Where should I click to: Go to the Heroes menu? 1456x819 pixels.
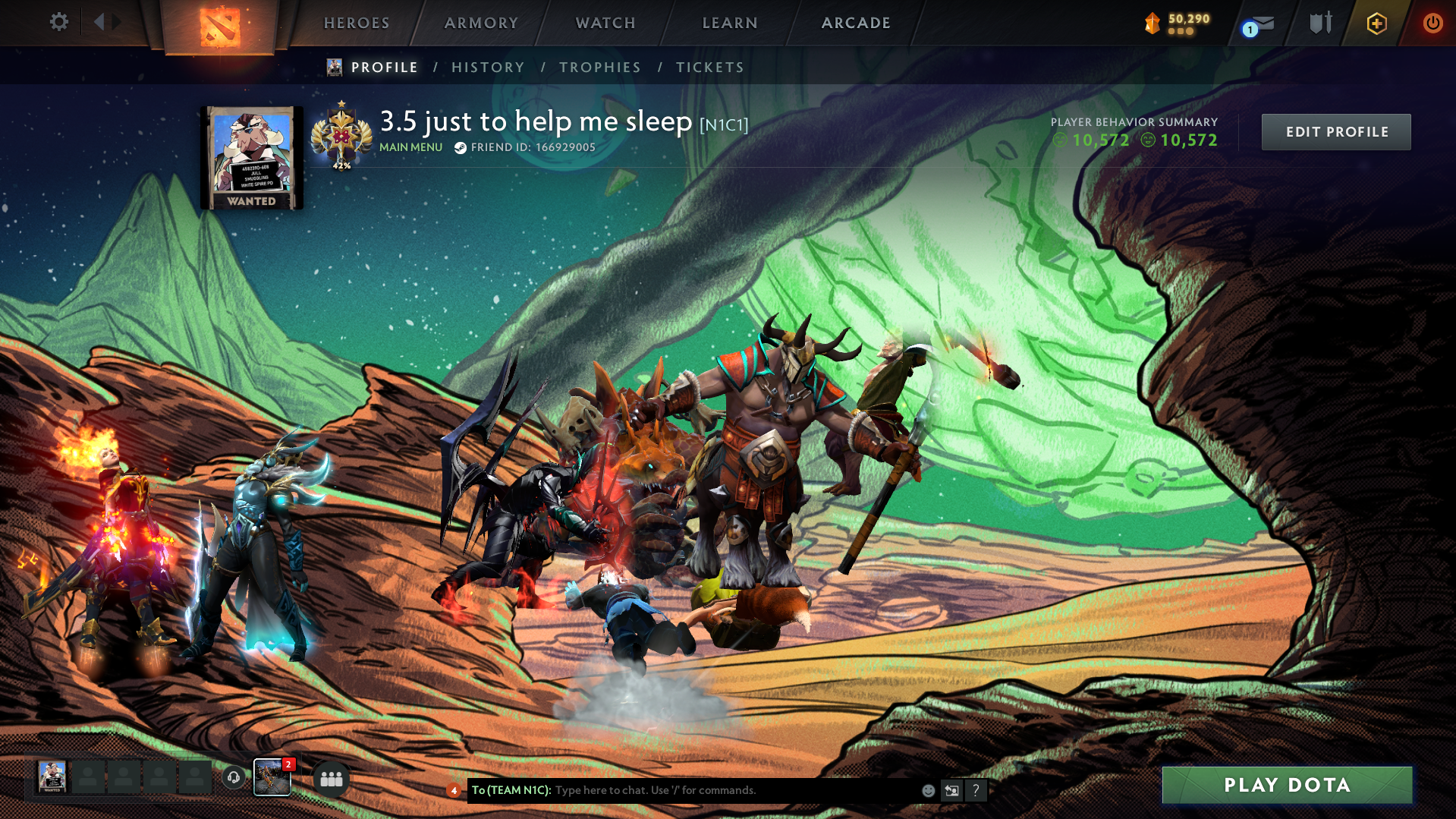click(x=357, y=23)
